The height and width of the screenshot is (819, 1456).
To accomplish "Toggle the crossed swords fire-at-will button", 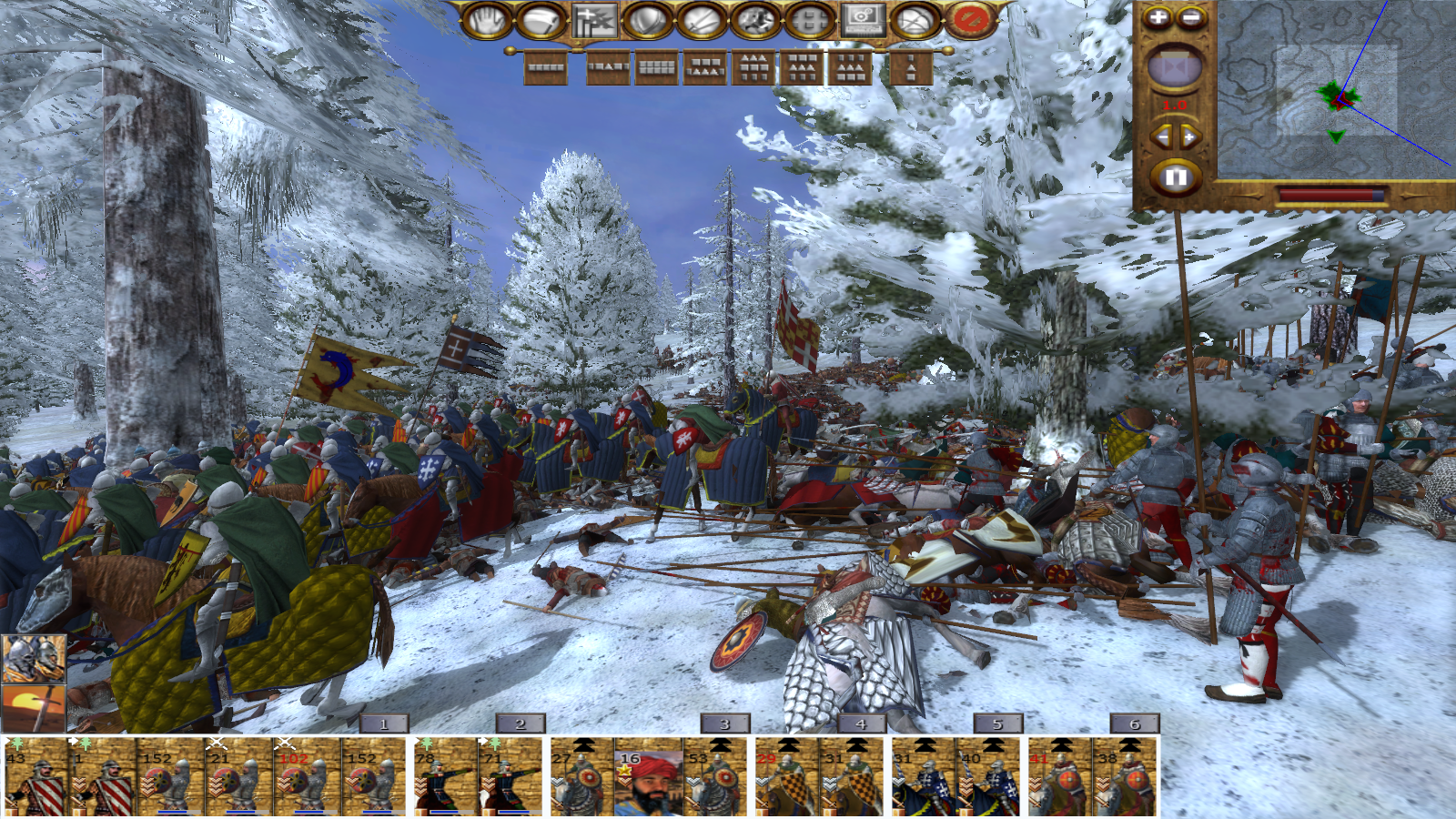I will point(703,20).
